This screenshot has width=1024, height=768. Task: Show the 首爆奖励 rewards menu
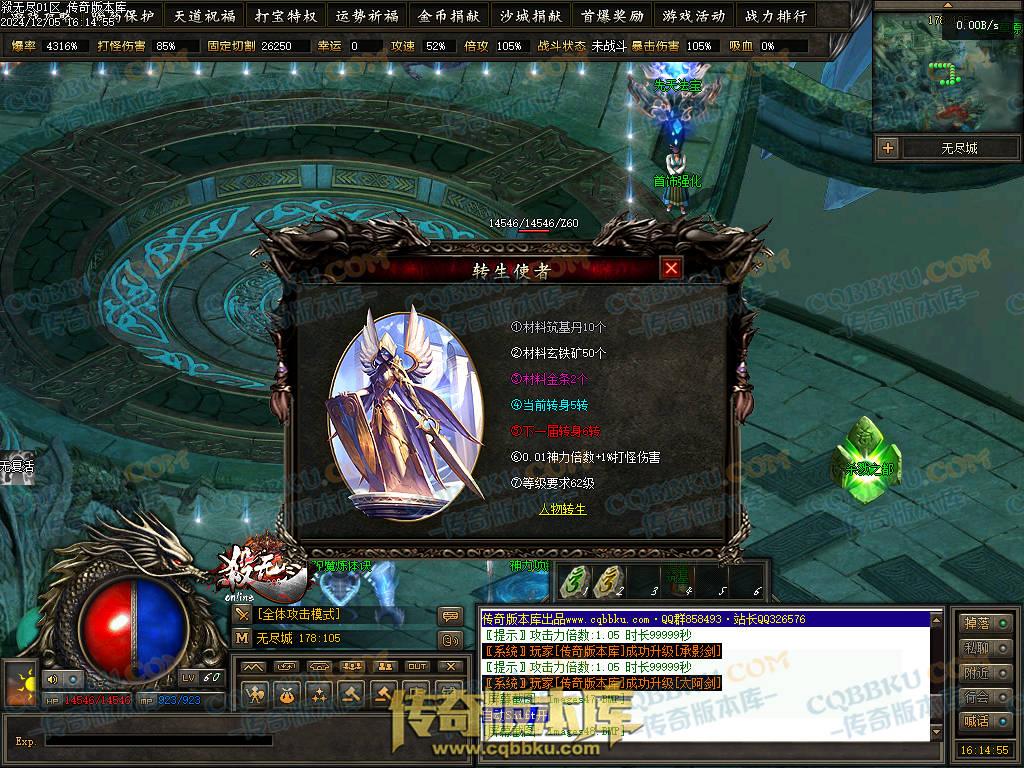[x=612, y=16]
